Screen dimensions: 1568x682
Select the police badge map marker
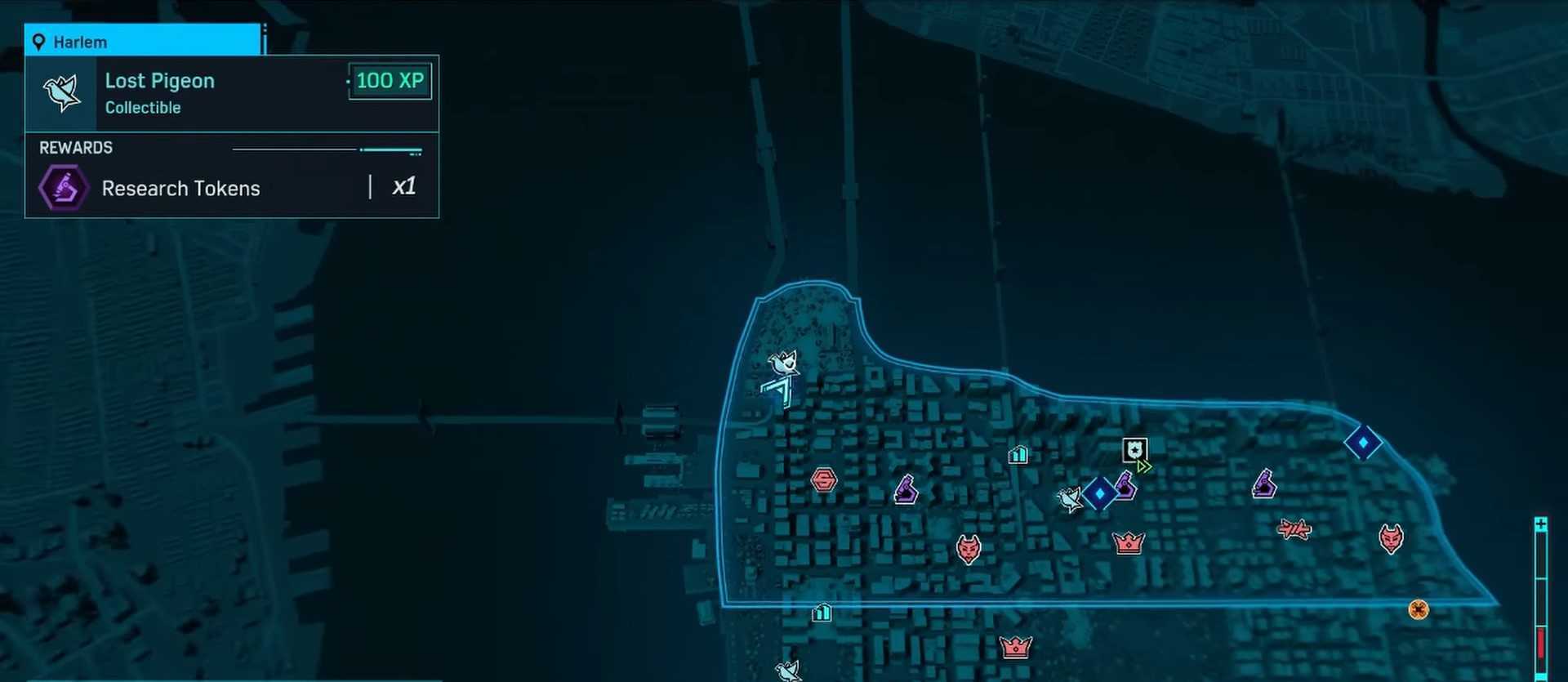(1134, 449)
